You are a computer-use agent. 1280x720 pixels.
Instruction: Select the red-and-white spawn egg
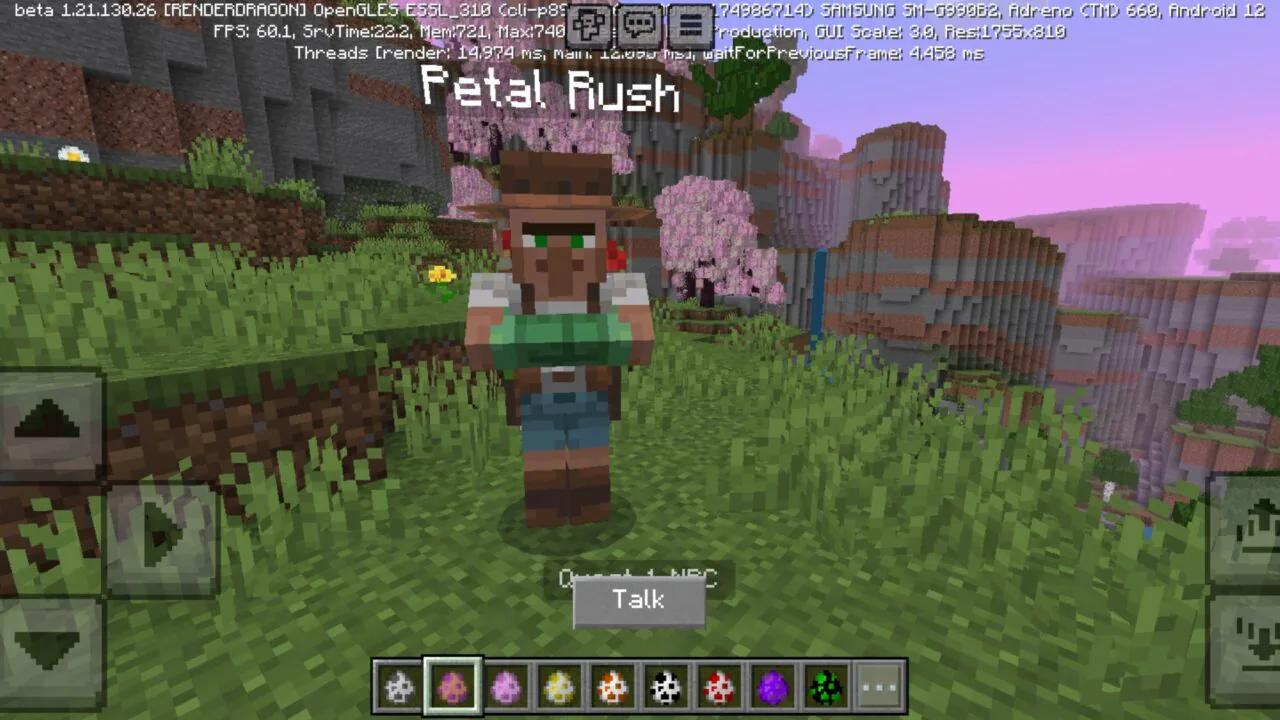(719, 685)
